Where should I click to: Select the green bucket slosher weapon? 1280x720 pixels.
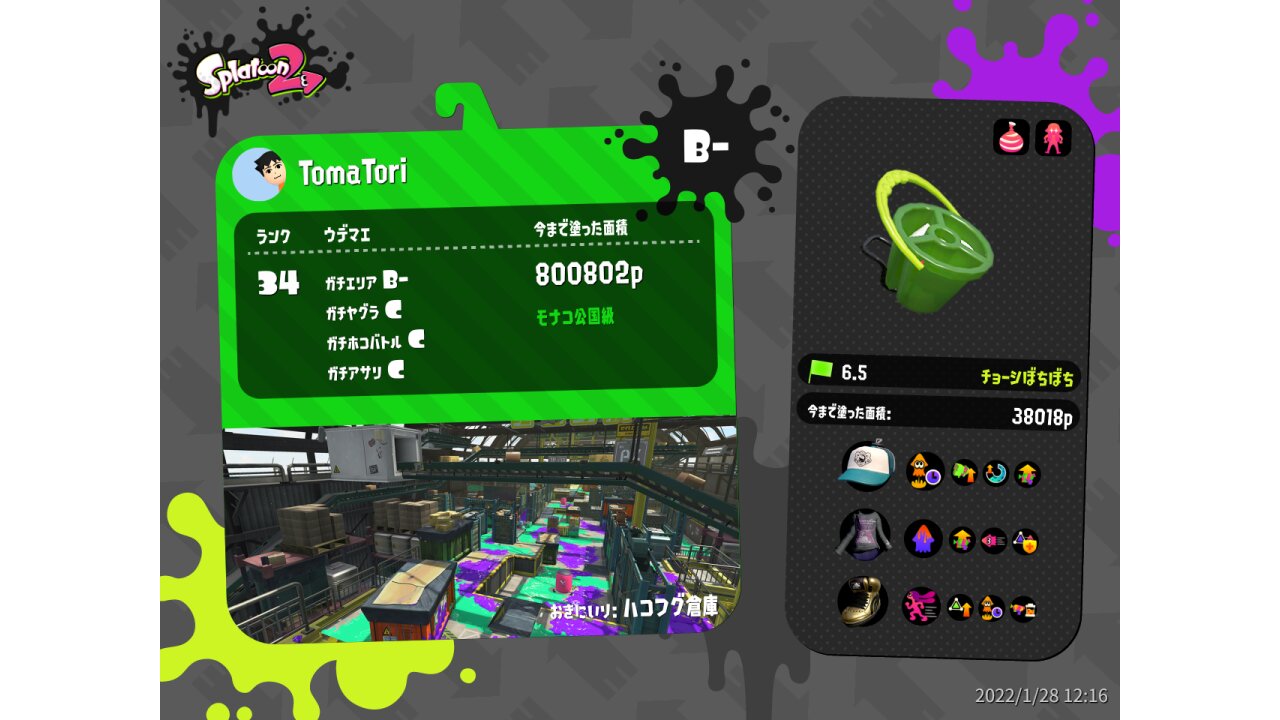click(x=926, y=241)
